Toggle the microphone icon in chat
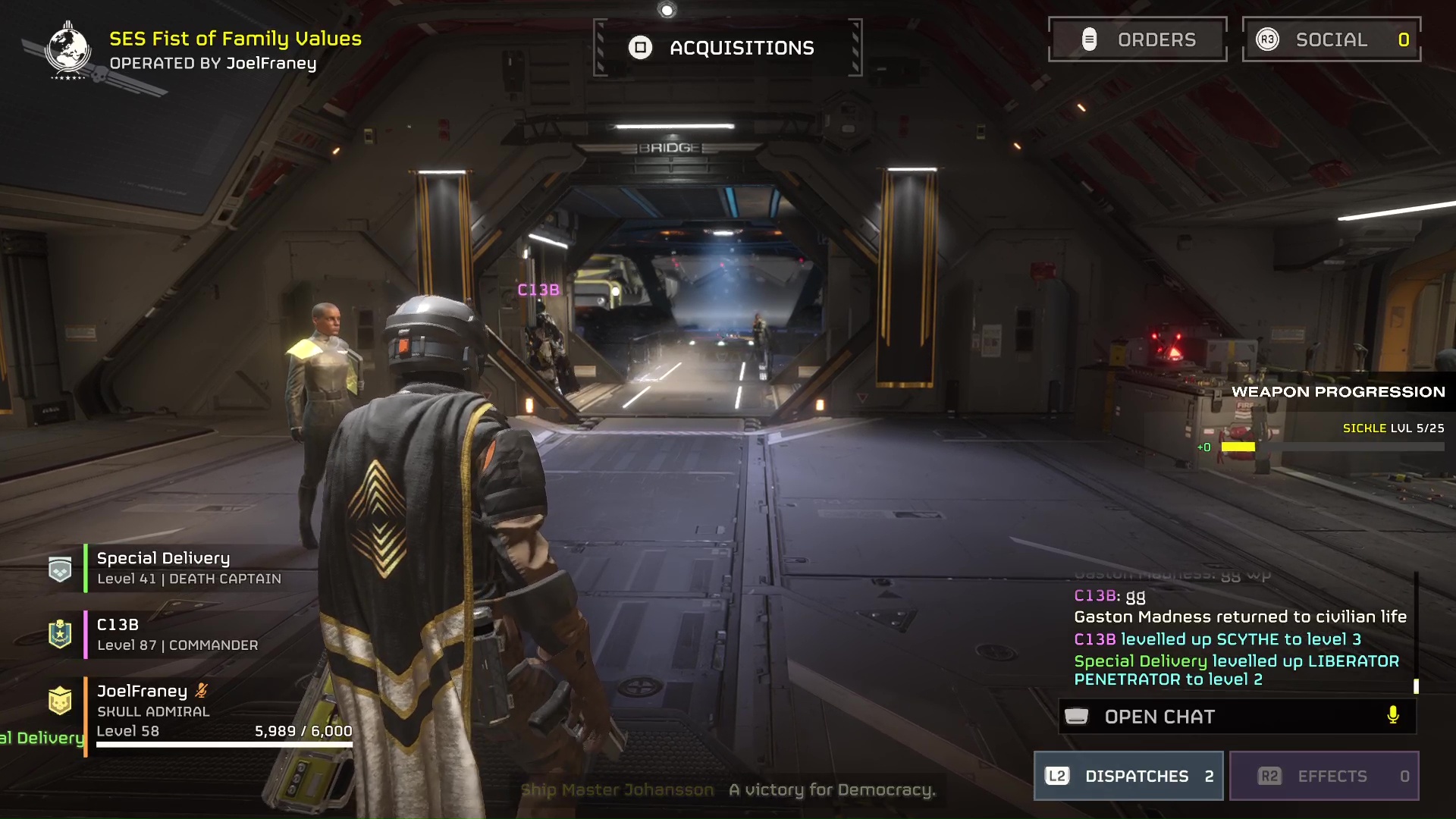 [x=1393, y=715]
